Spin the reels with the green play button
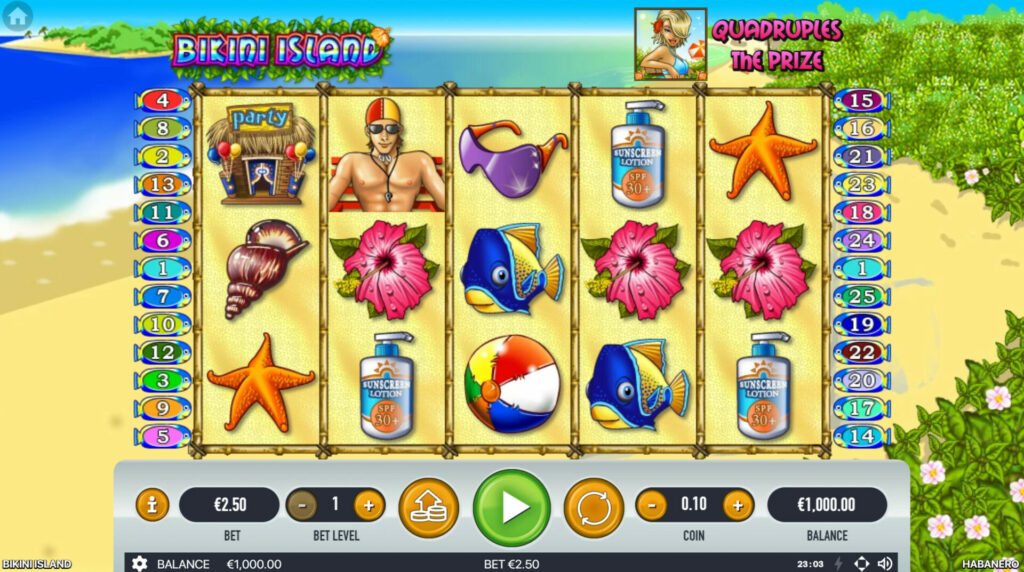Screen dimensions: 1024x572 click(511, 507)
